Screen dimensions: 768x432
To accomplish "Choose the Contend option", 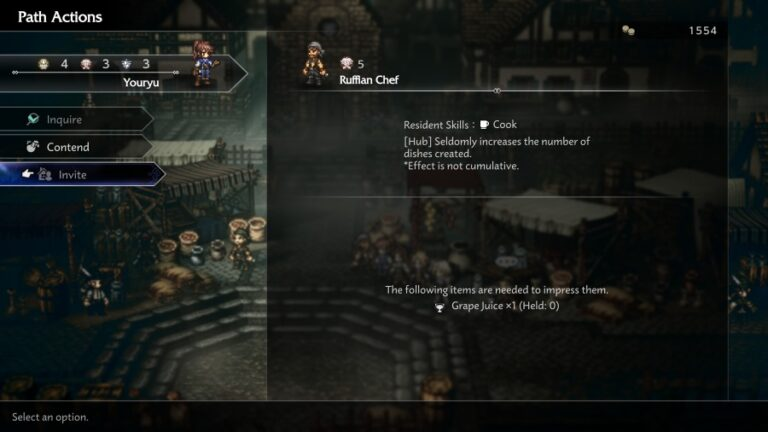I will [x=70, y=147].
